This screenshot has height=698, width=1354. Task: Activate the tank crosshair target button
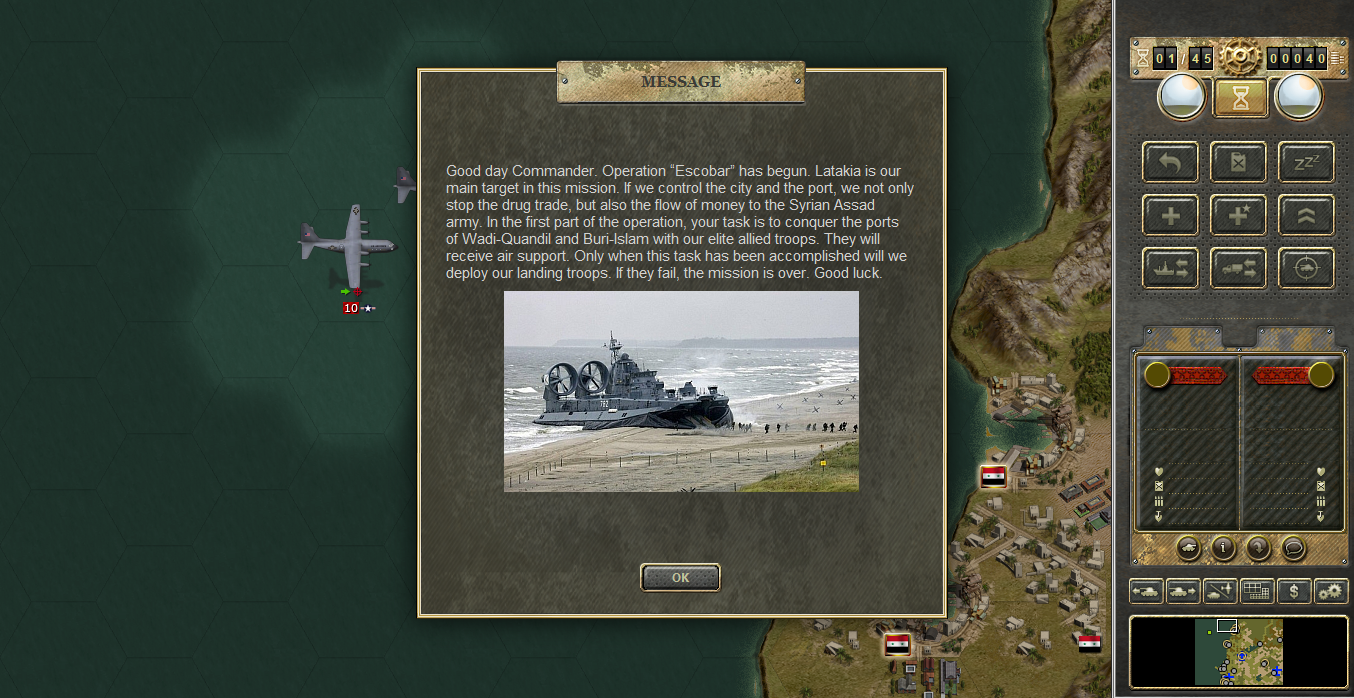(x=1306, y=267)
